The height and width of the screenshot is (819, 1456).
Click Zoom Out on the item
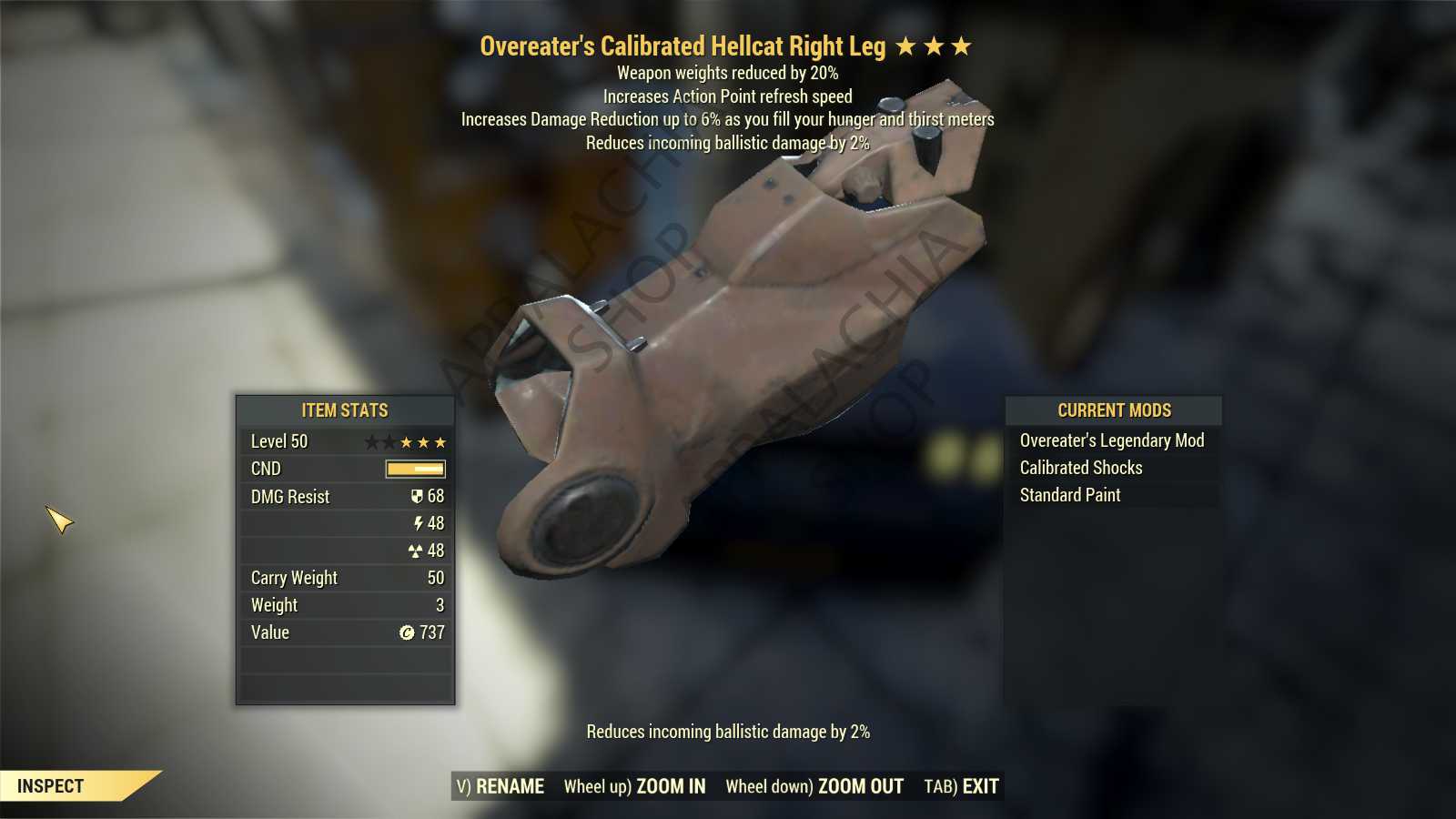814,787
